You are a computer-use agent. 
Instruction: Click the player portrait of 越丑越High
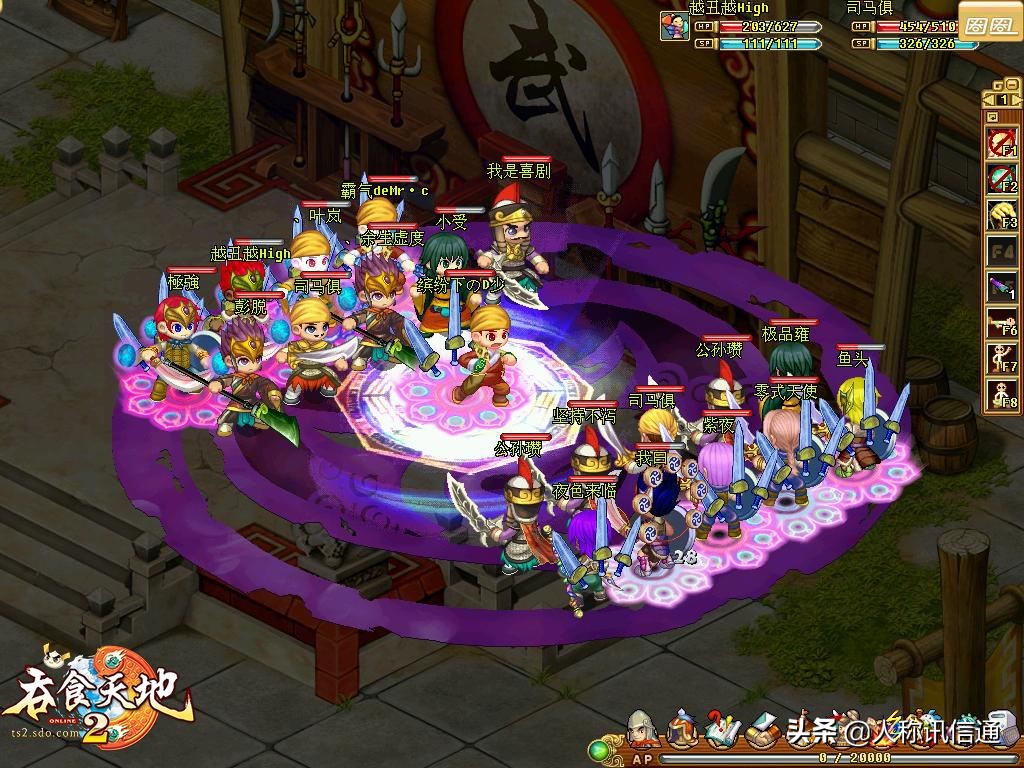(x=674, y=27)
